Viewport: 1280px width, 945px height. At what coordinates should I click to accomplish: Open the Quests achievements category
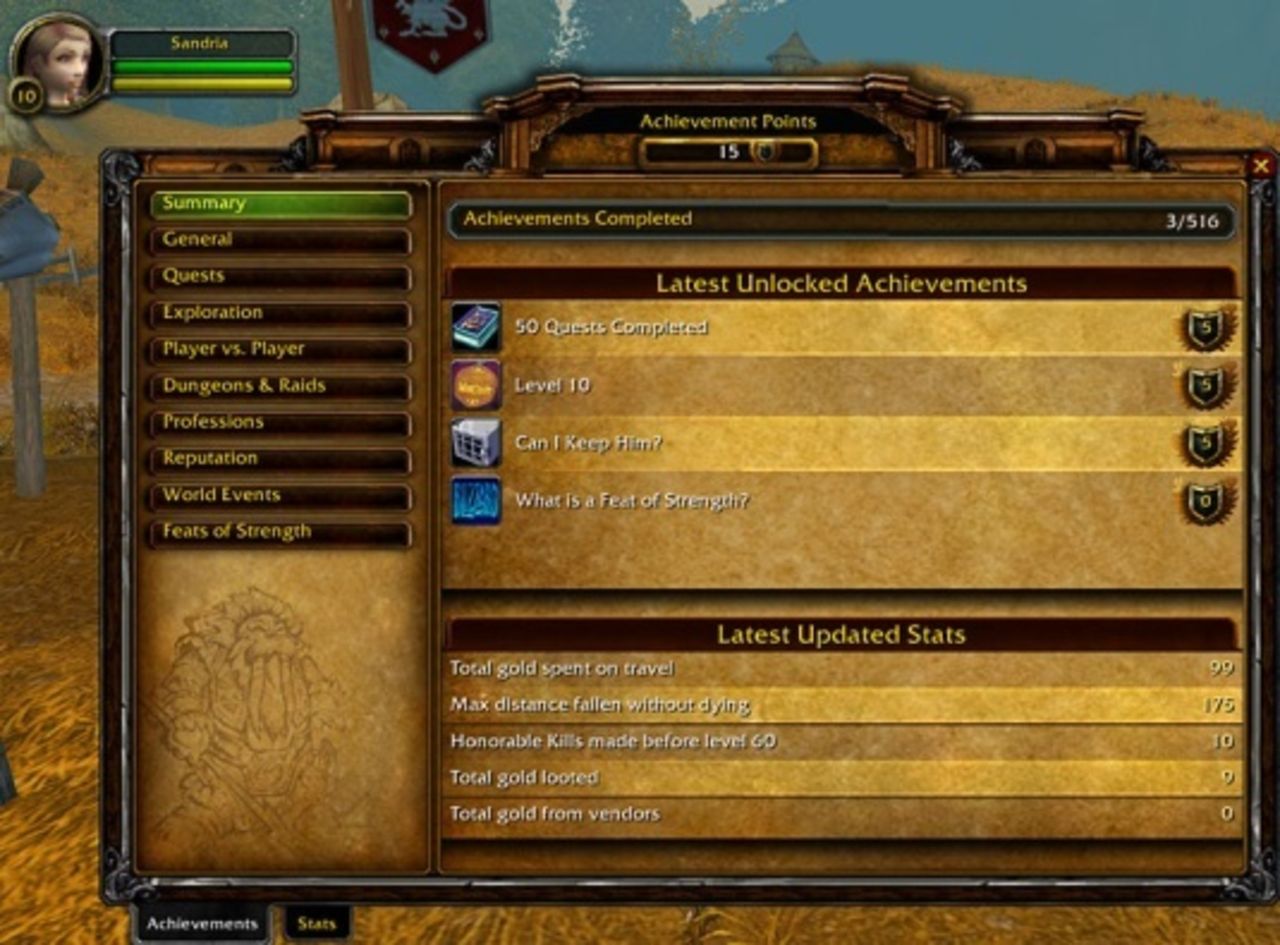click(x=280, y=276)
